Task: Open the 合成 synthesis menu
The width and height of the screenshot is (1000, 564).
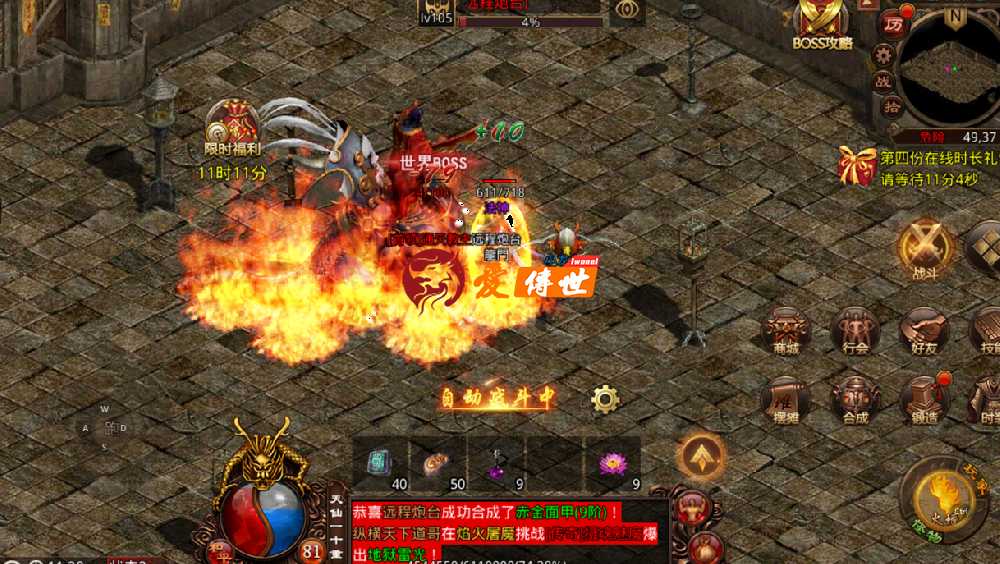Action: point(855,399)
